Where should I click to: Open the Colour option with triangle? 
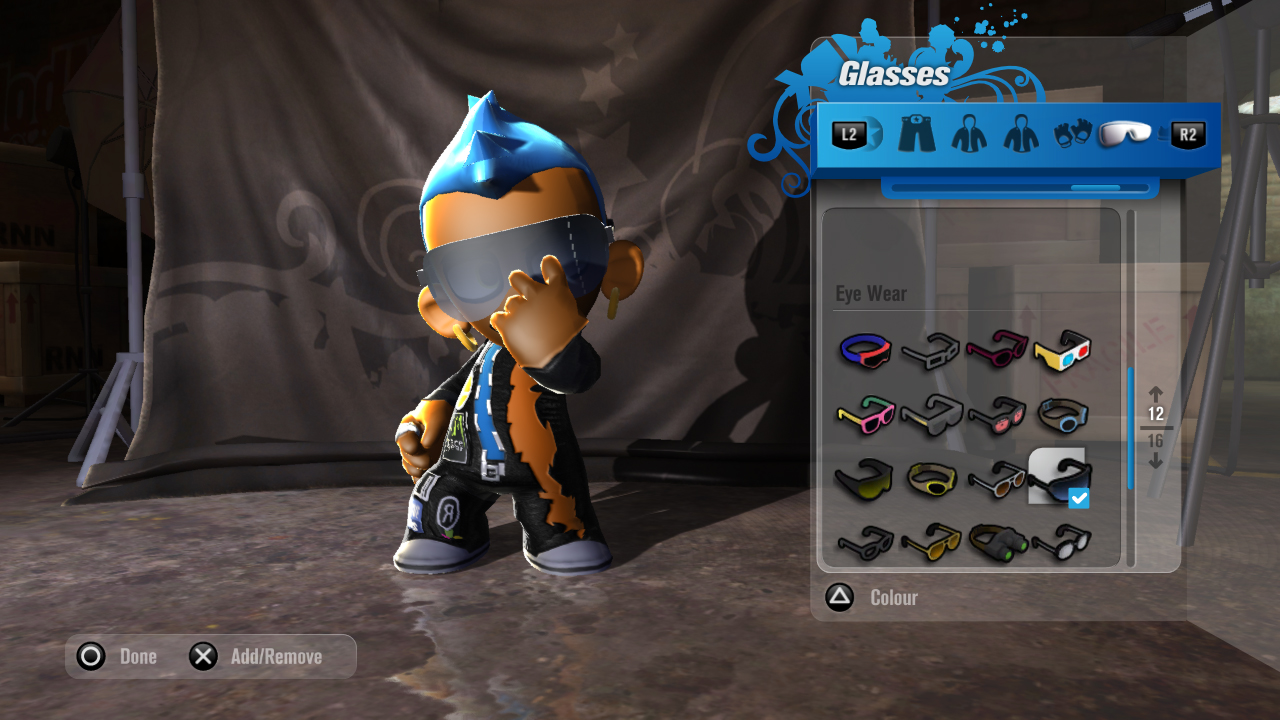(840, 597)
